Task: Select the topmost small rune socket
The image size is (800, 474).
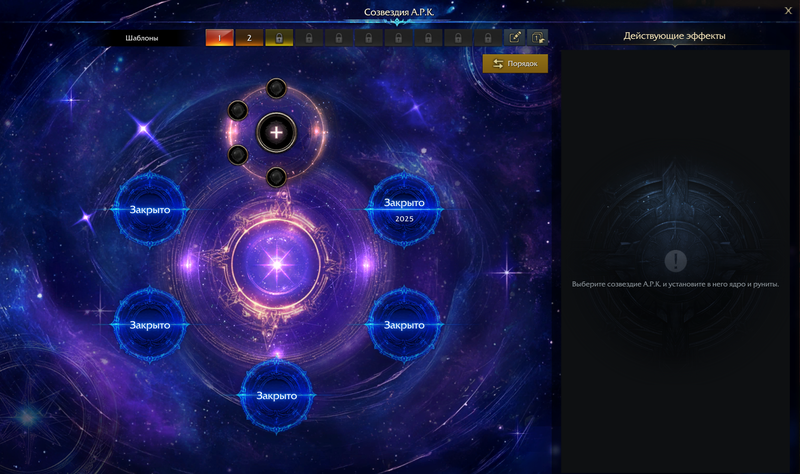Action: (x=277, y=88)
